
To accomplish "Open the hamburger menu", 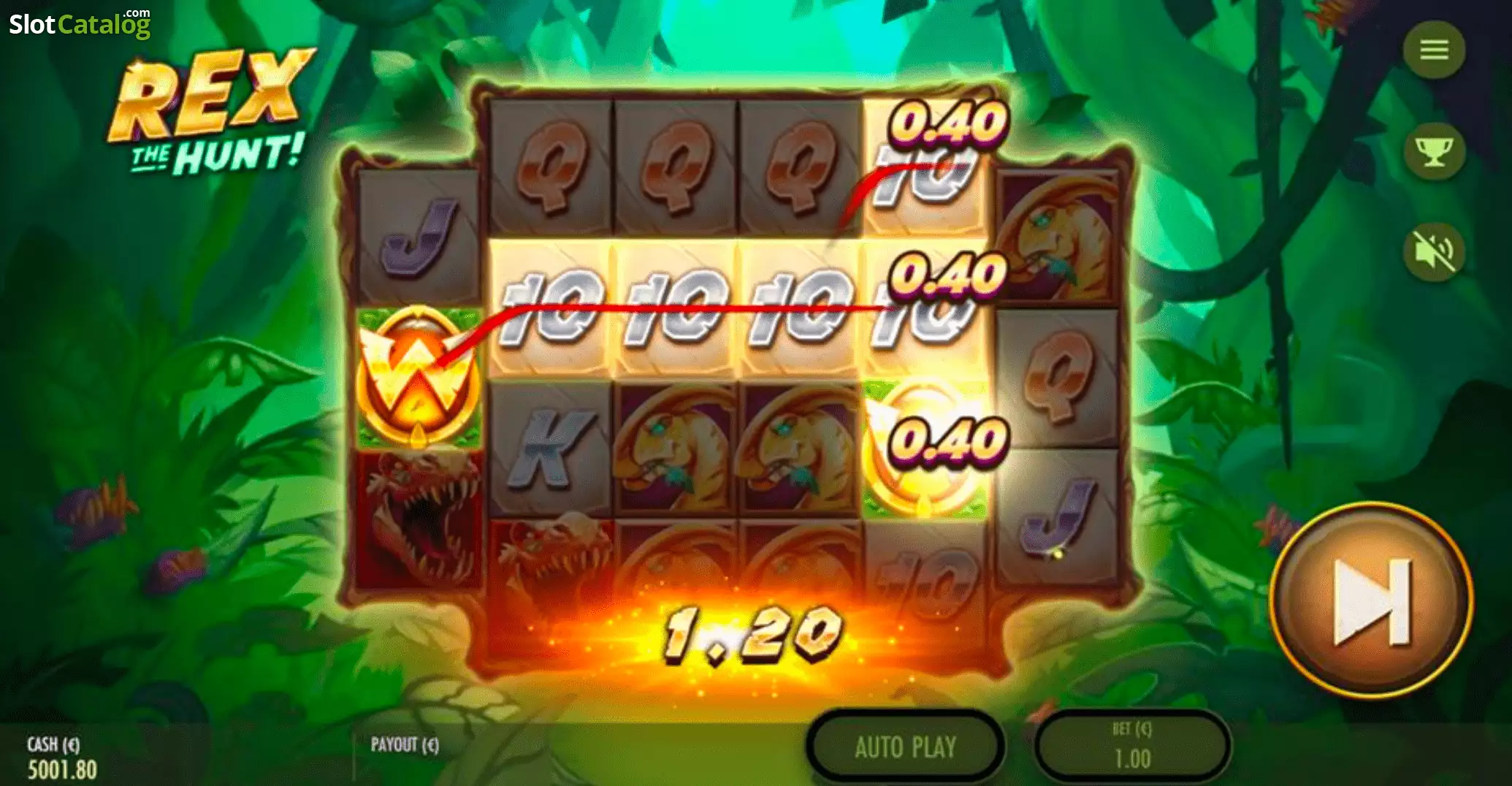I will pyautogui.click(x=1434, y=50).
